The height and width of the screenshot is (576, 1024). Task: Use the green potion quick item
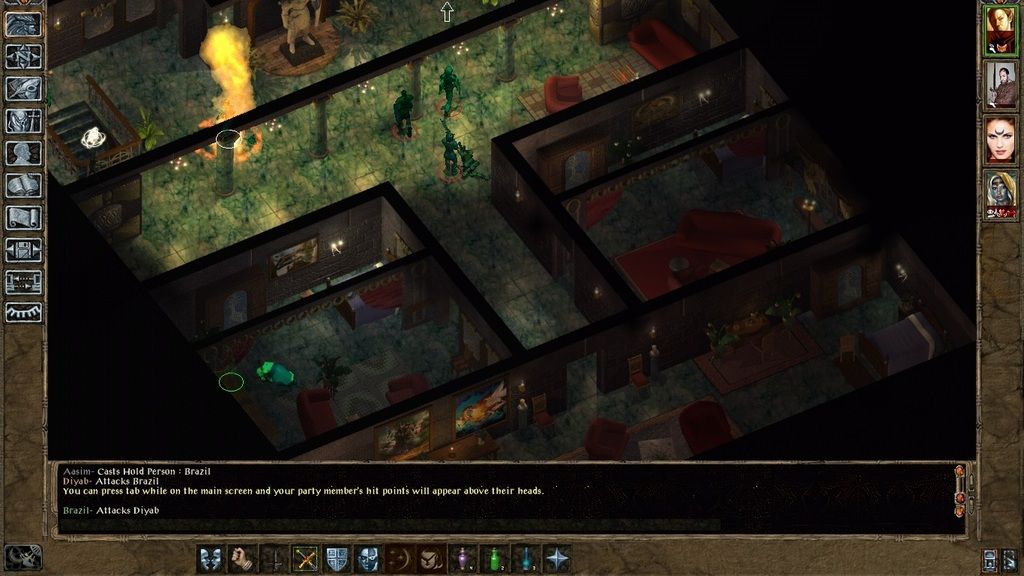click(494, 558)
